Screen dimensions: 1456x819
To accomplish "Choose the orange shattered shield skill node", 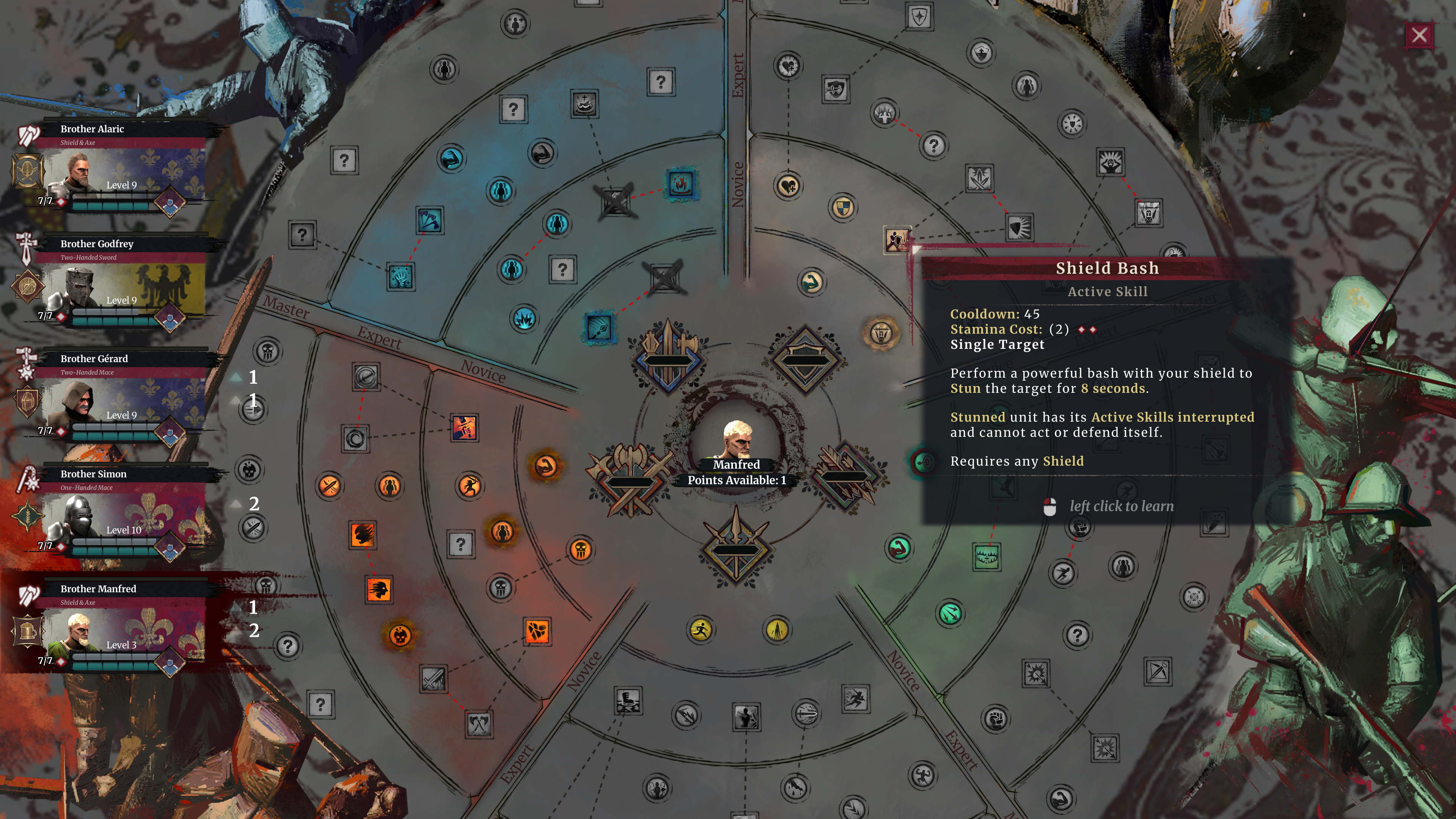I will [x=537, y=631].
